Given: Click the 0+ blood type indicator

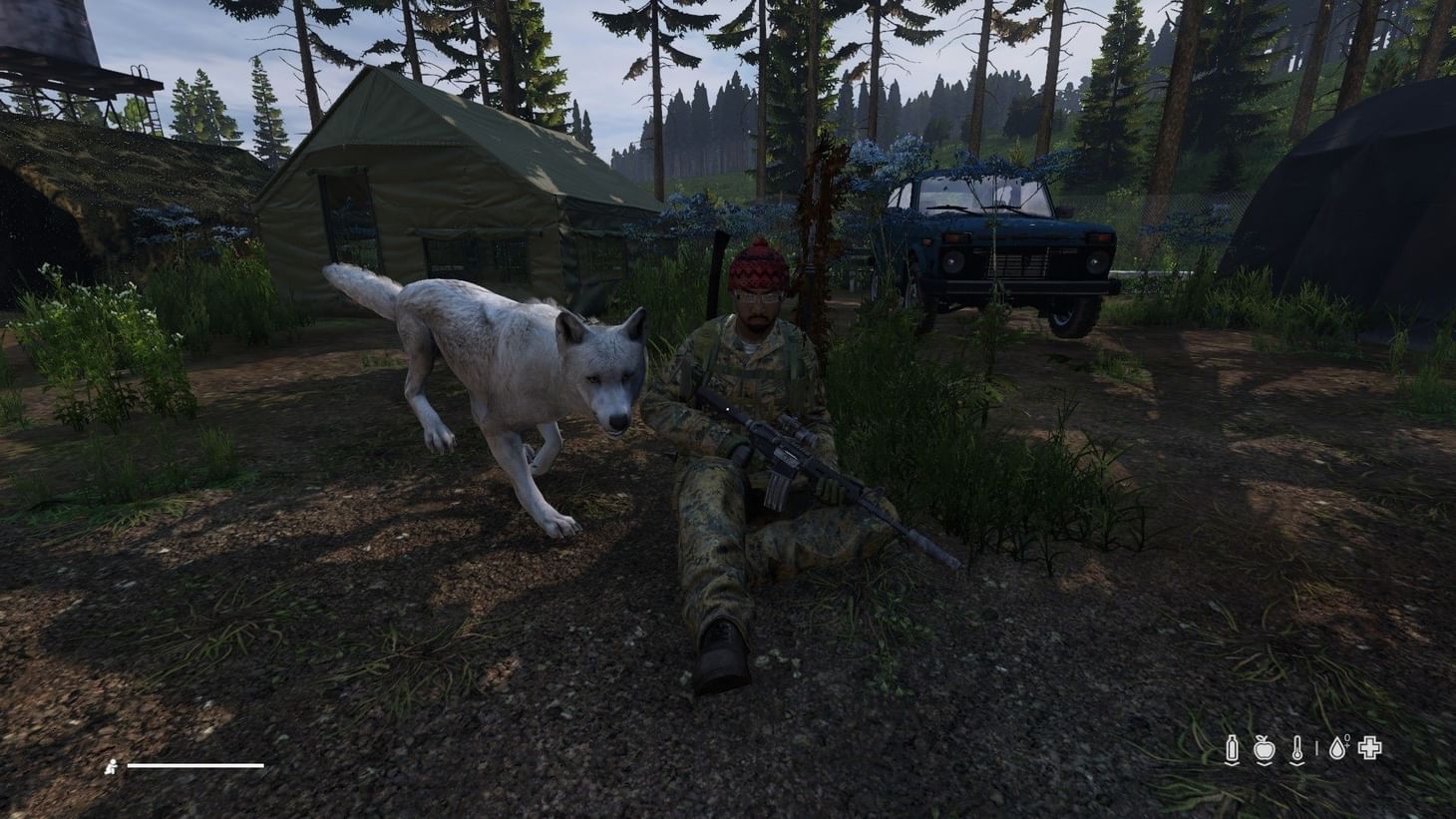Looking at the screenshot, I should pos(1346,740).
